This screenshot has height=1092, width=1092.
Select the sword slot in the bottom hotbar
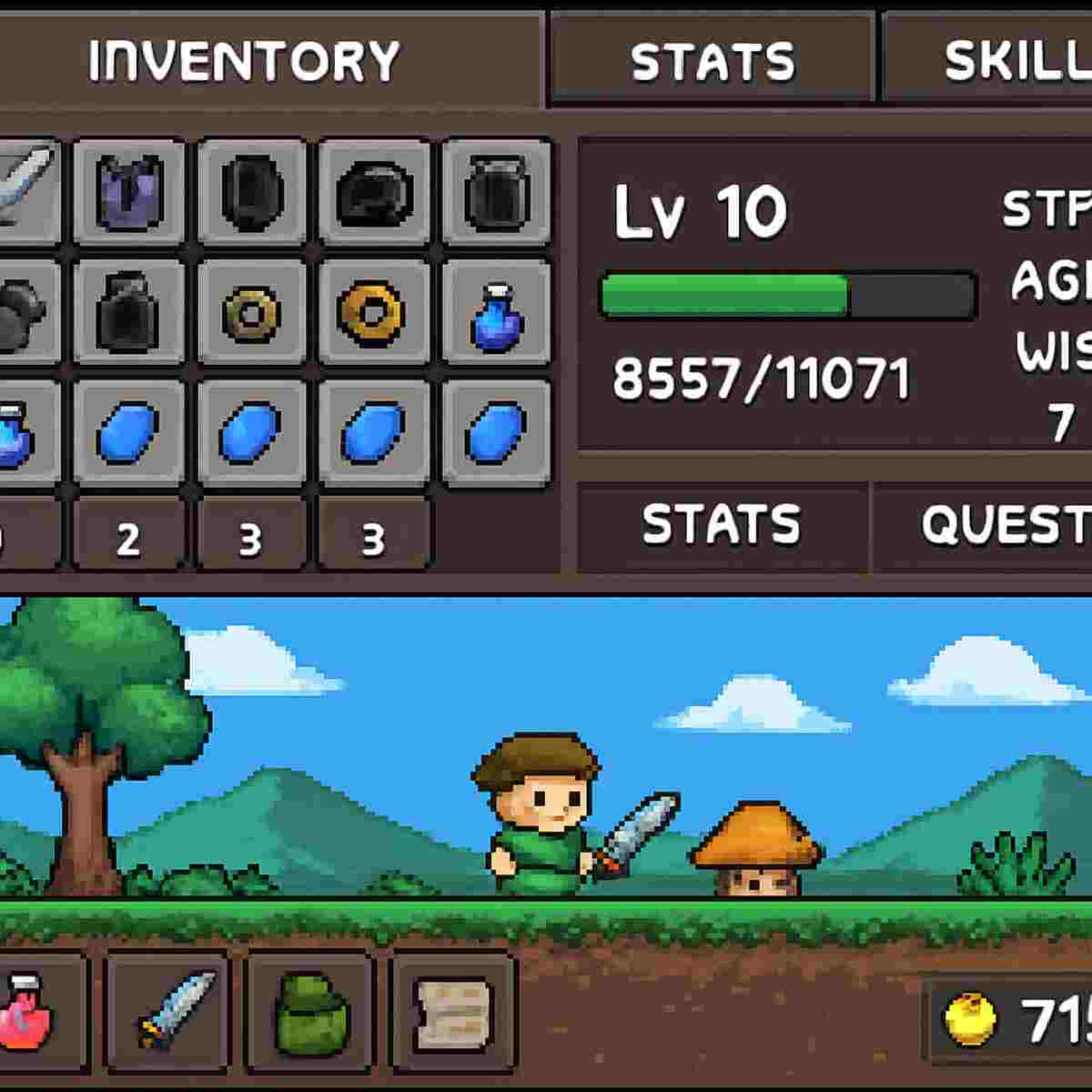point(169,1012)
